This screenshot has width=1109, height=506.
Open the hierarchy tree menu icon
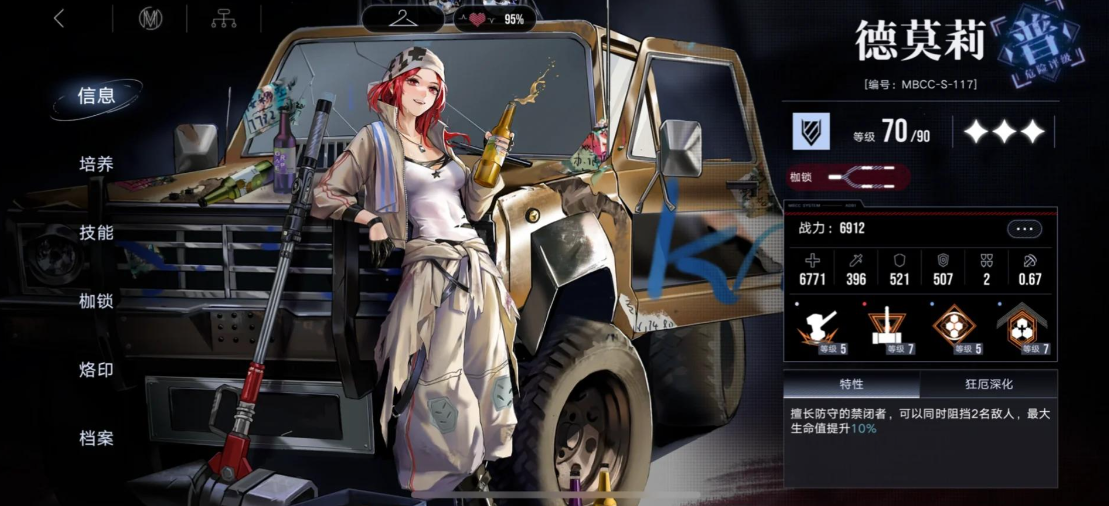224,19
